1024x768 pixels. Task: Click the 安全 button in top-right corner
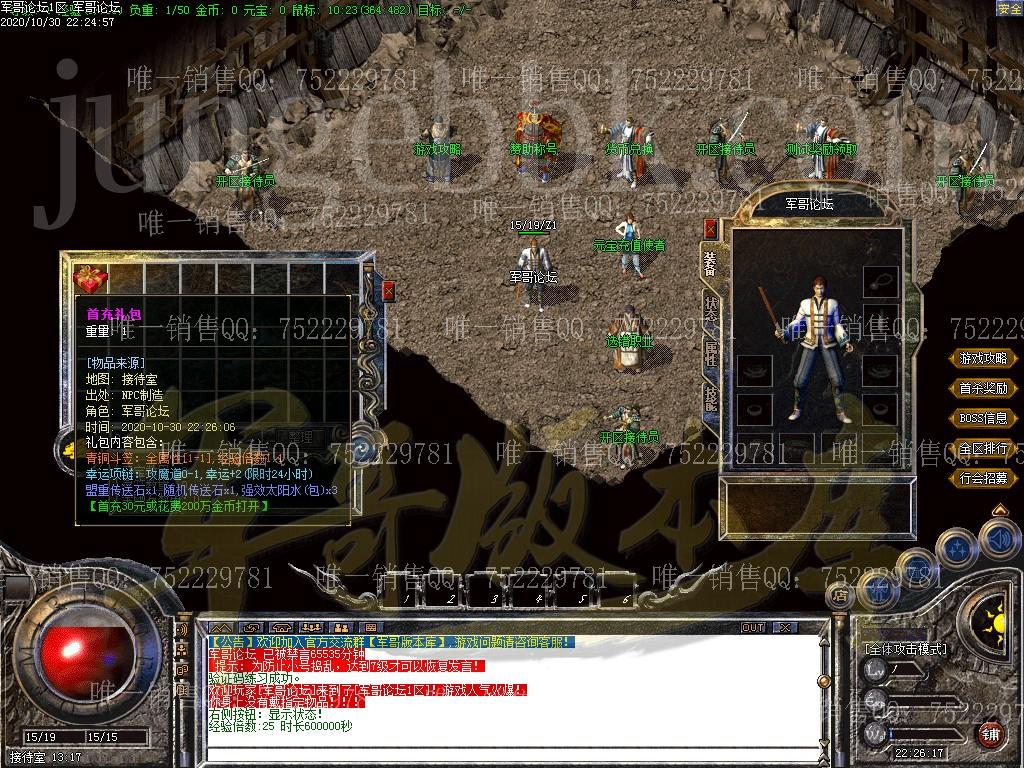(x=1009, y=8)
